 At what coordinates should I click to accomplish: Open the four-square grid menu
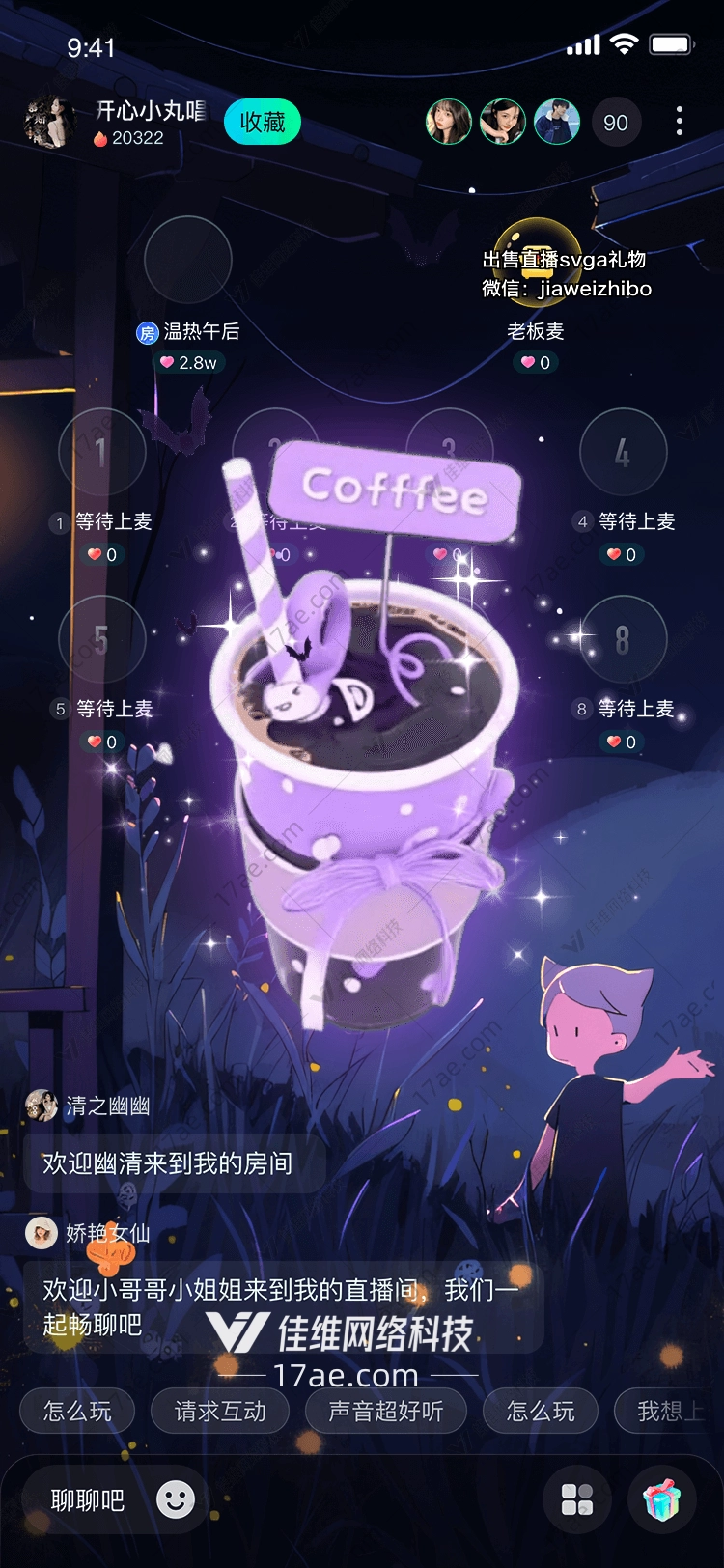tap(577, 1499)
